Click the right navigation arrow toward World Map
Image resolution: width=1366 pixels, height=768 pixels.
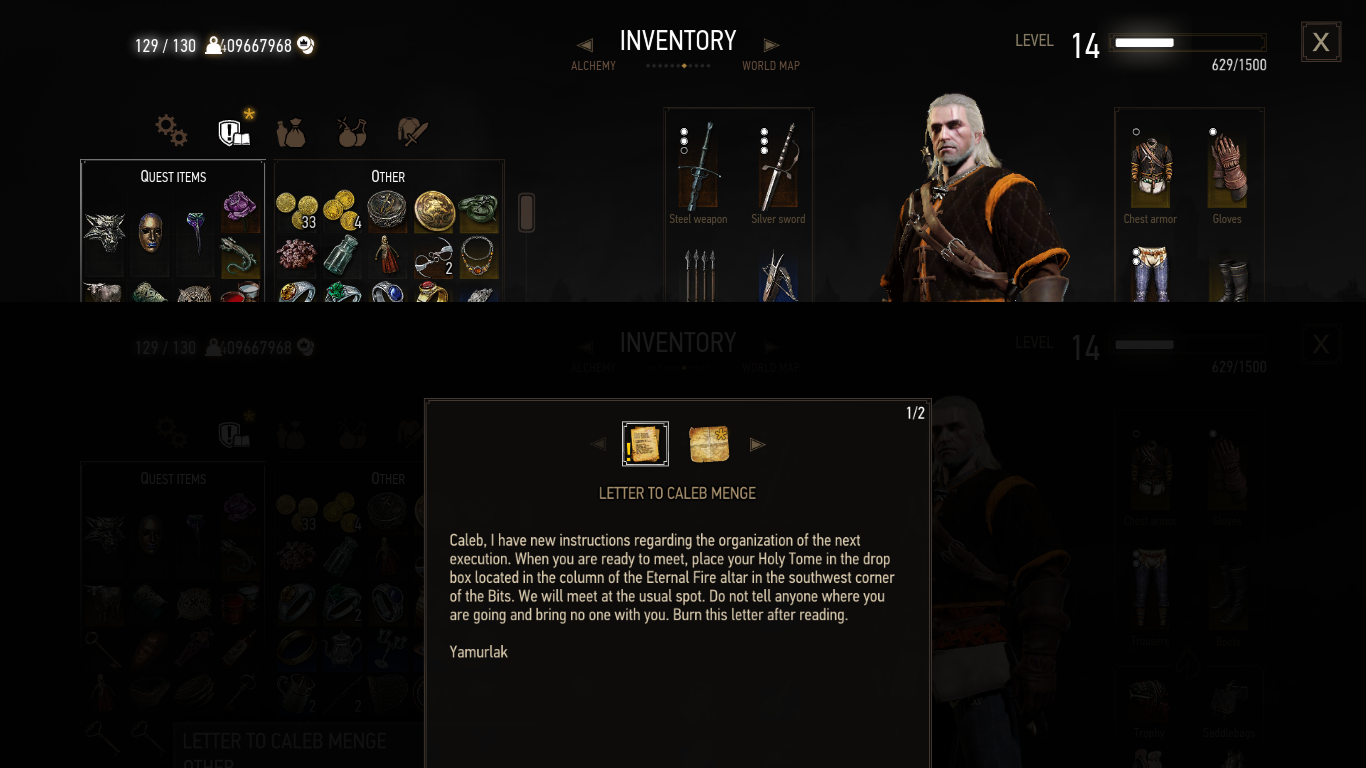click(x=771, y=44)
